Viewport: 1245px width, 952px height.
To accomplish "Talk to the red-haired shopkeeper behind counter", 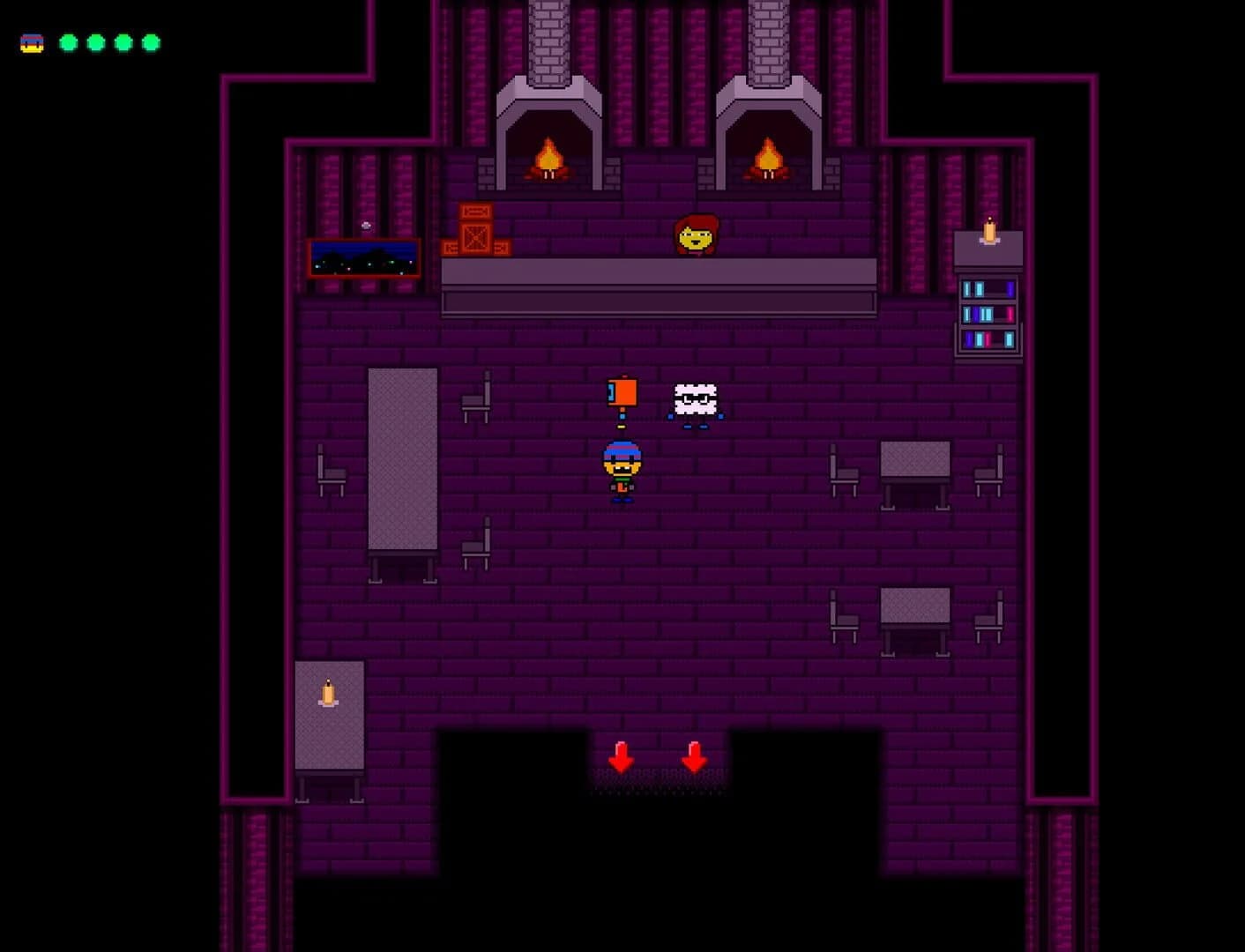I will point(696,234).
